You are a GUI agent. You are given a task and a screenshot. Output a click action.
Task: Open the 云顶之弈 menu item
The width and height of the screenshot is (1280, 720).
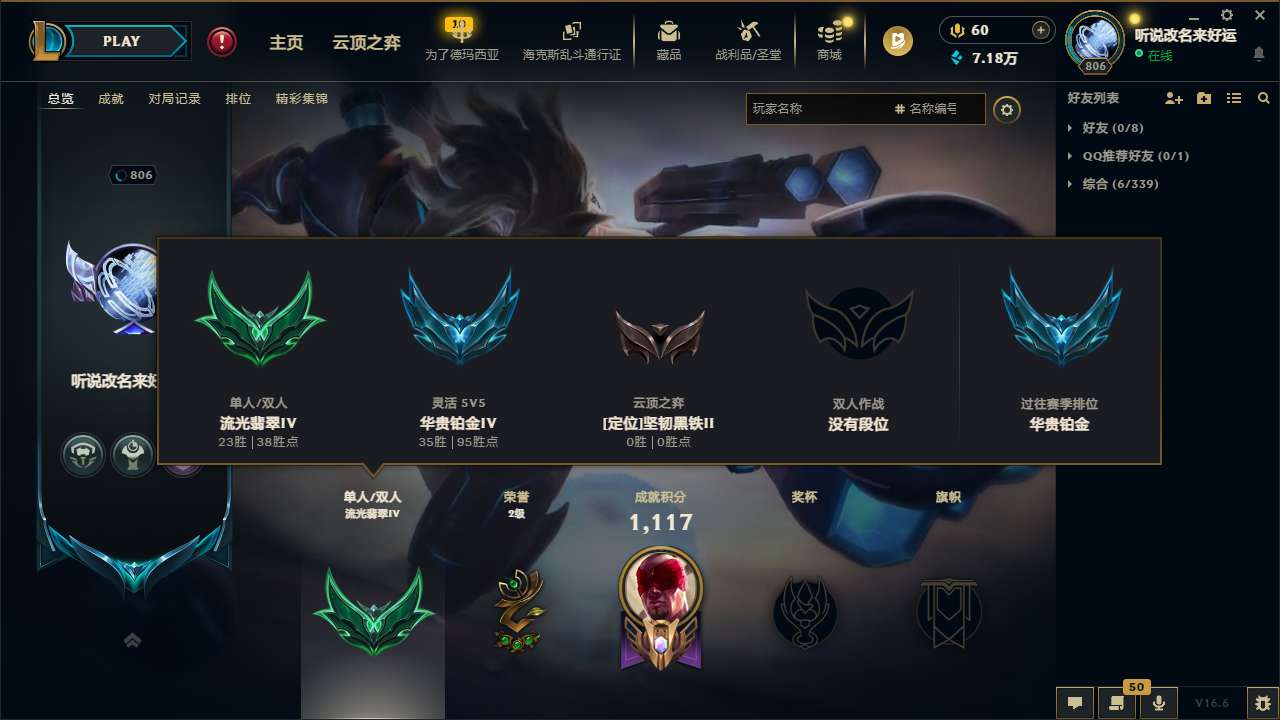point(368,42)
